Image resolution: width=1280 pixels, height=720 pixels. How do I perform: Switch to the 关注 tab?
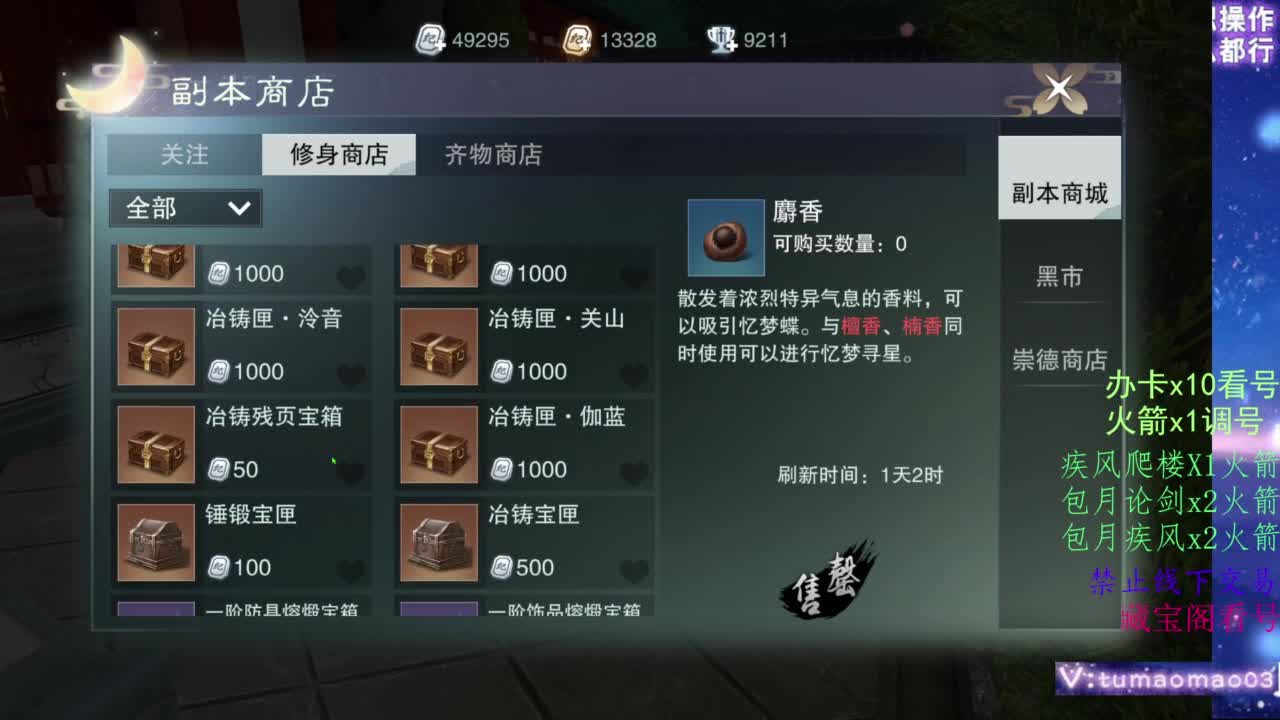[186, 155]
